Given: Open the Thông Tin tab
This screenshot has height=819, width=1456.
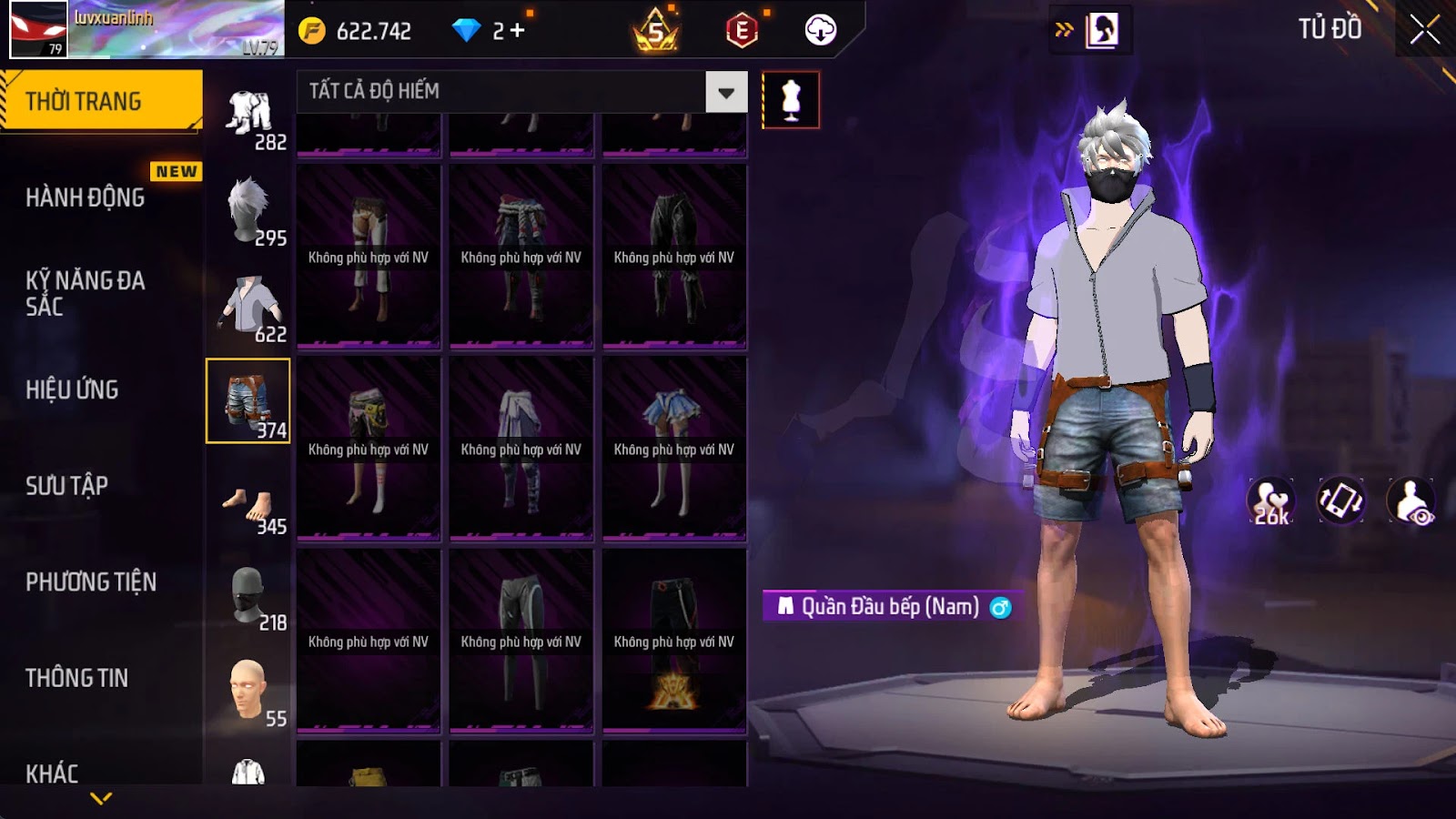Looking at the screenshot, I should tap(77, 678).
